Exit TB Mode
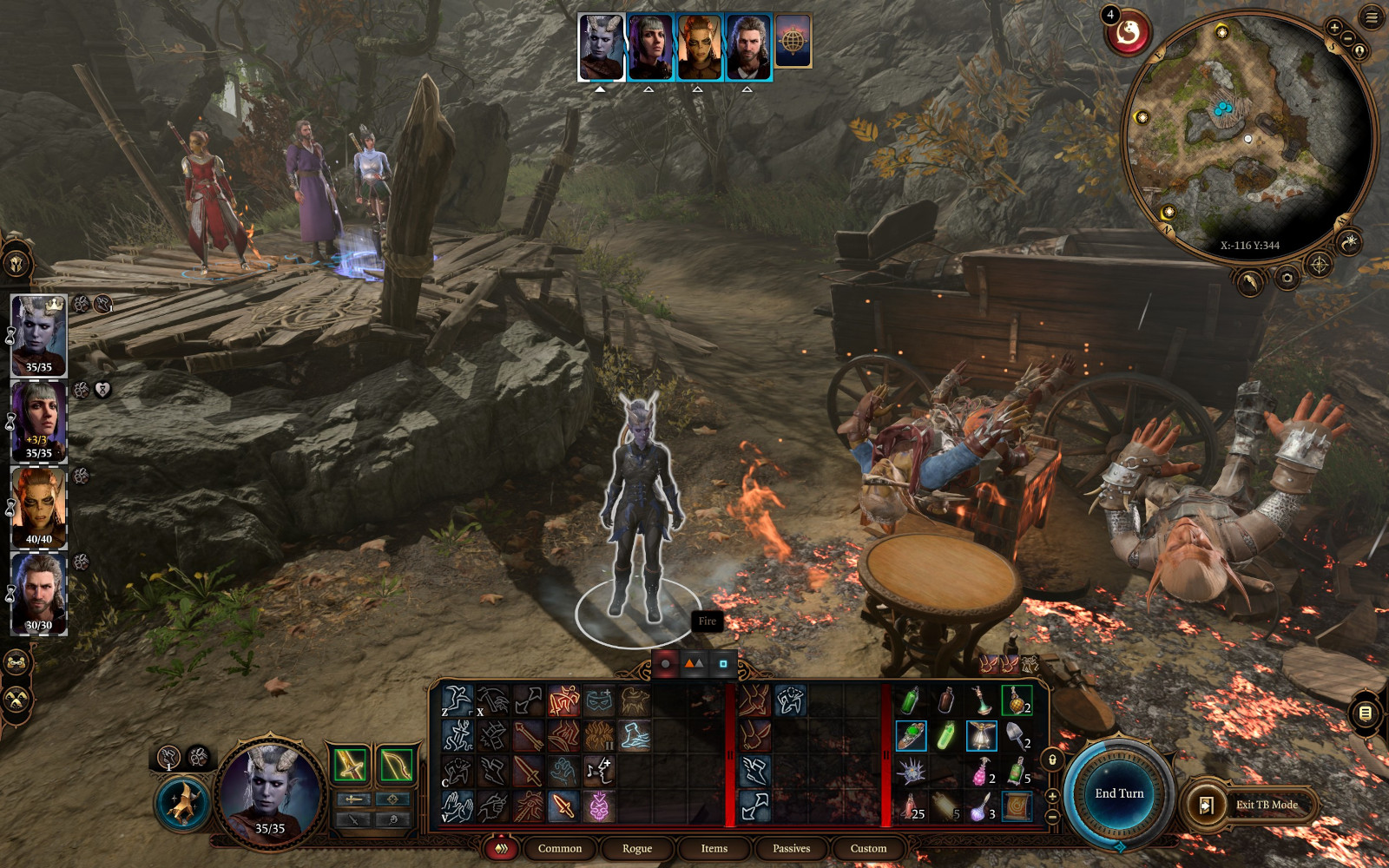 click(1266, 805)
